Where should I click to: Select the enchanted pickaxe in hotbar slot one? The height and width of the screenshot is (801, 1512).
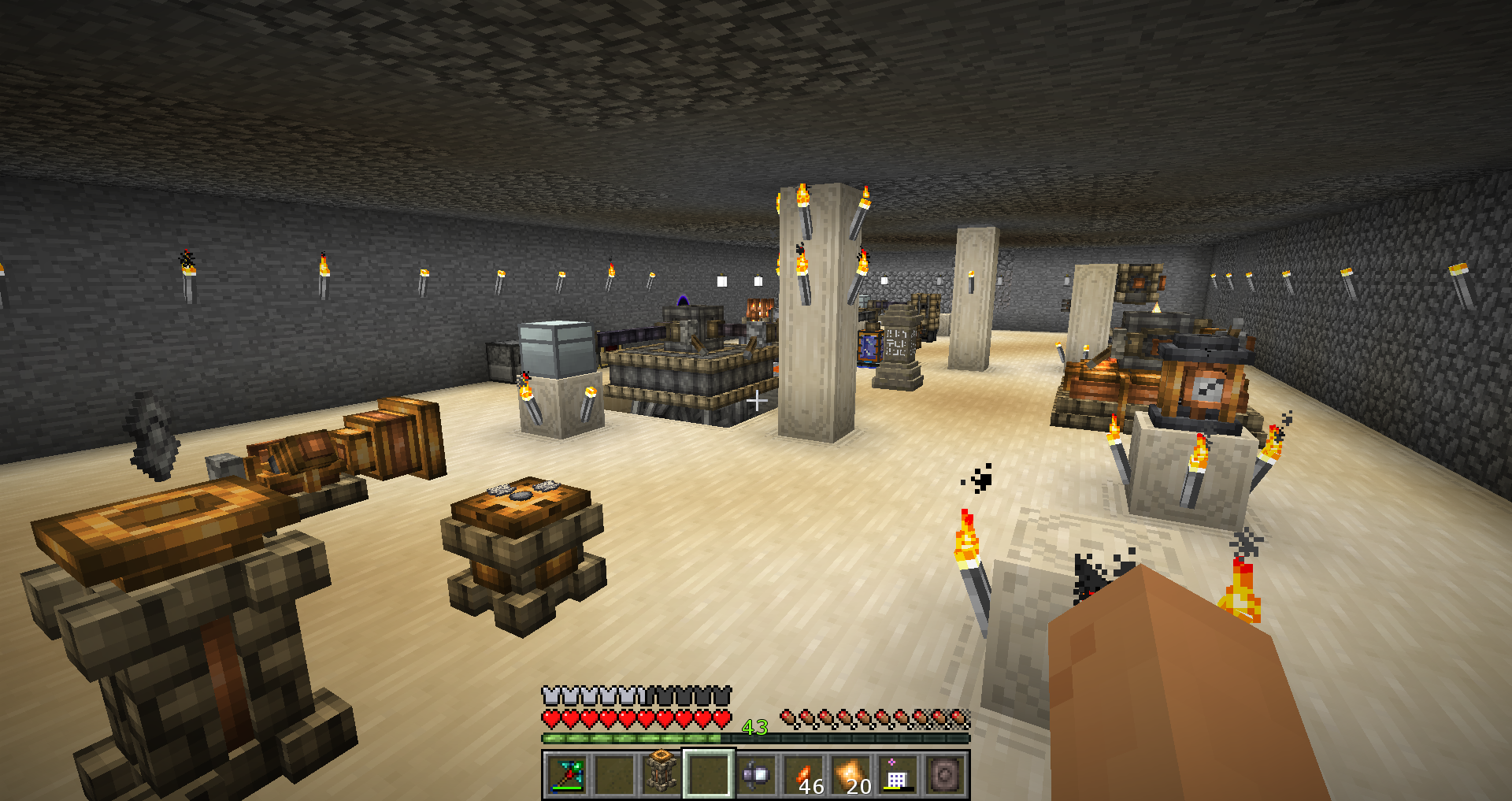click(x=565, y=773)
